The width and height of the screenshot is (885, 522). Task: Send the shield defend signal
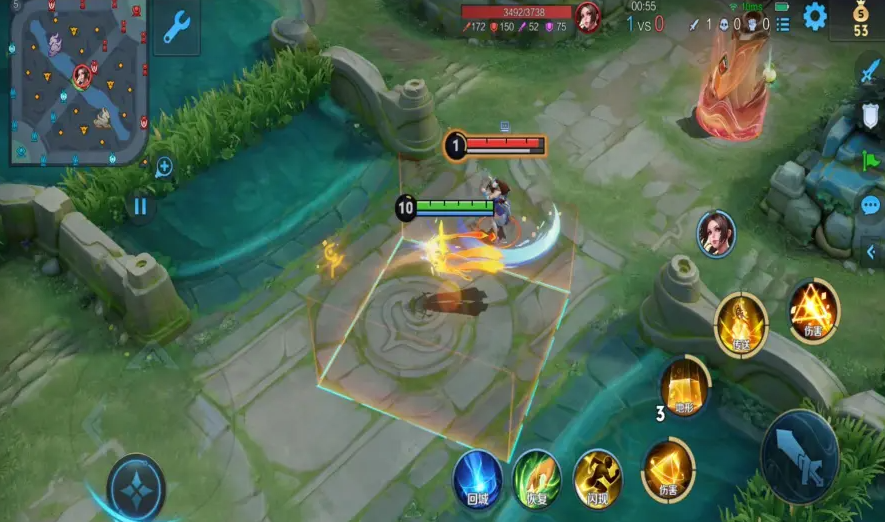pyautogui.click(x=870, y=116)
